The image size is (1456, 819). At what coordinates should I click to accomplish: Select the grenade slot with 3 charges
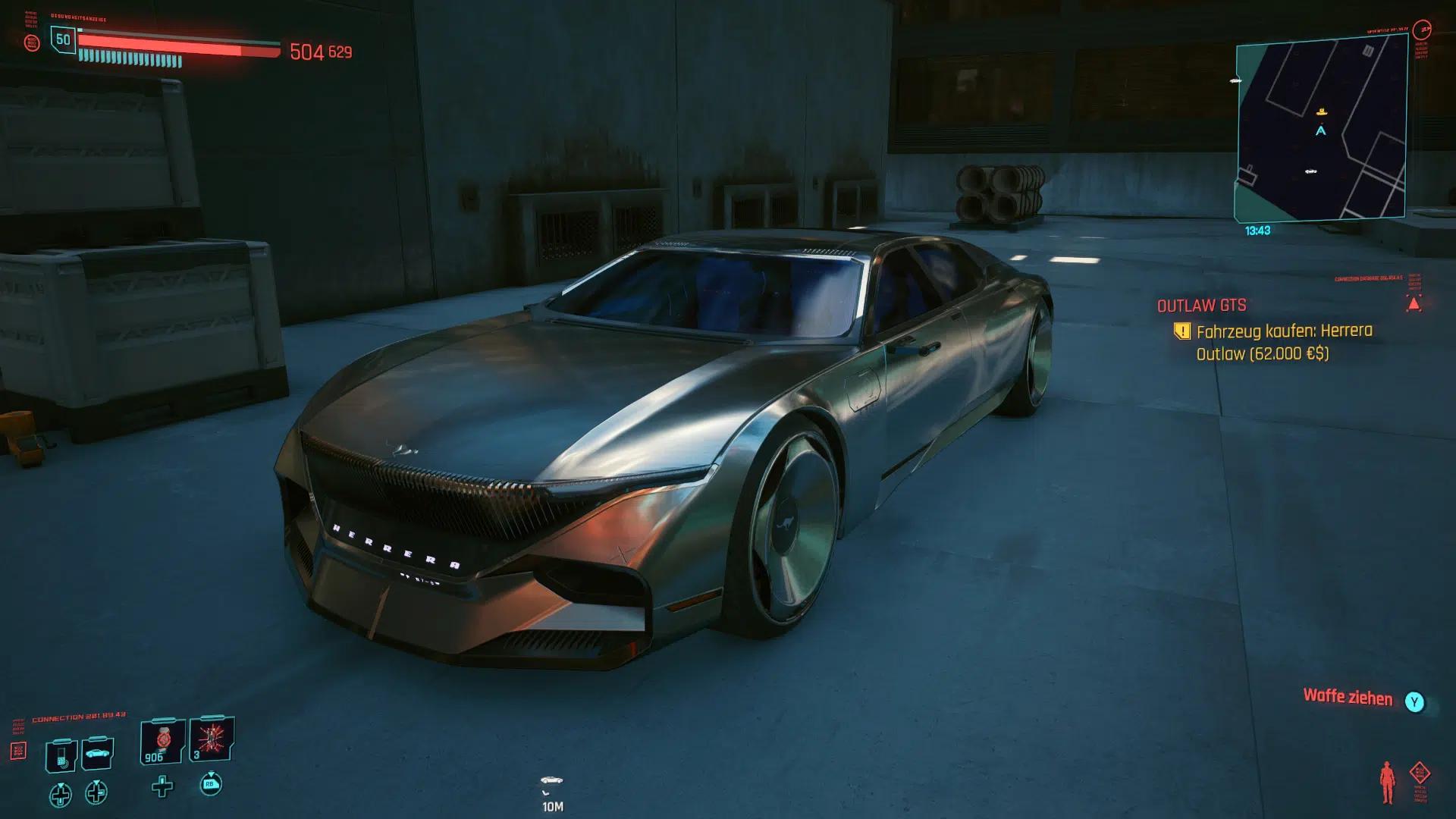pyautogui.click(x=211, y=739)
